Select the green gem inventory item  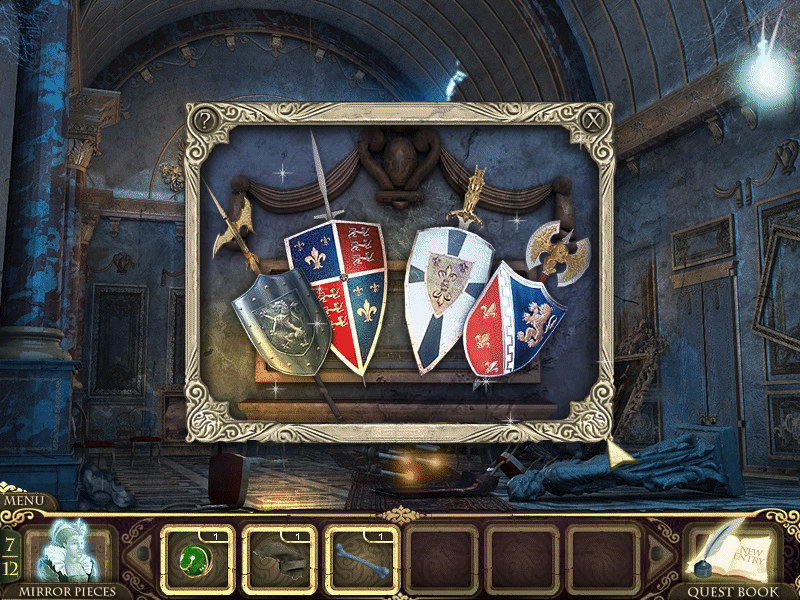tap(197, 559)
